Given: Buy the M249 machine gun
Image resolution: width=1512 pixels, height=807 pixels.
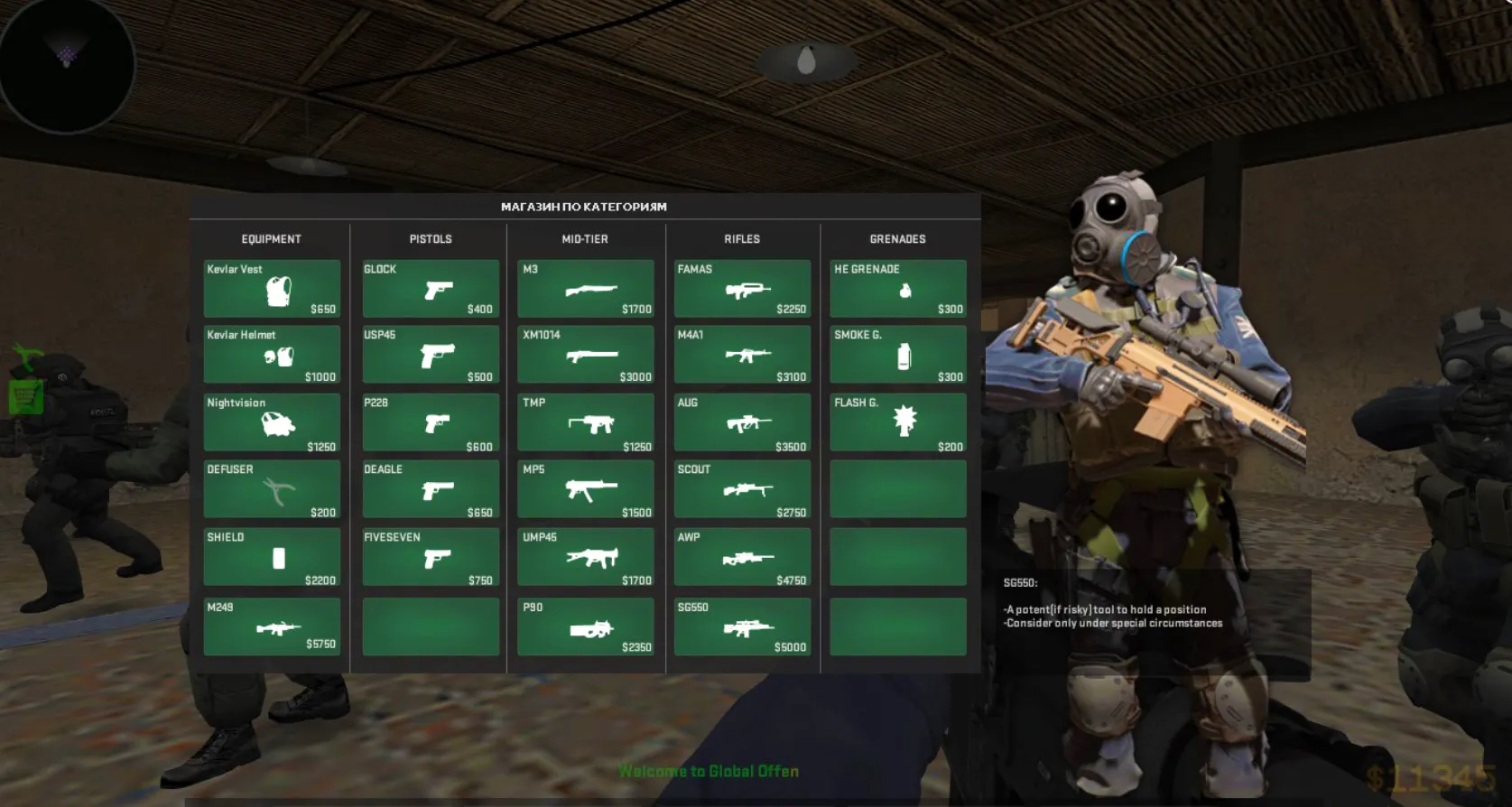Looking at the screenshot, I should coord(272,626).
